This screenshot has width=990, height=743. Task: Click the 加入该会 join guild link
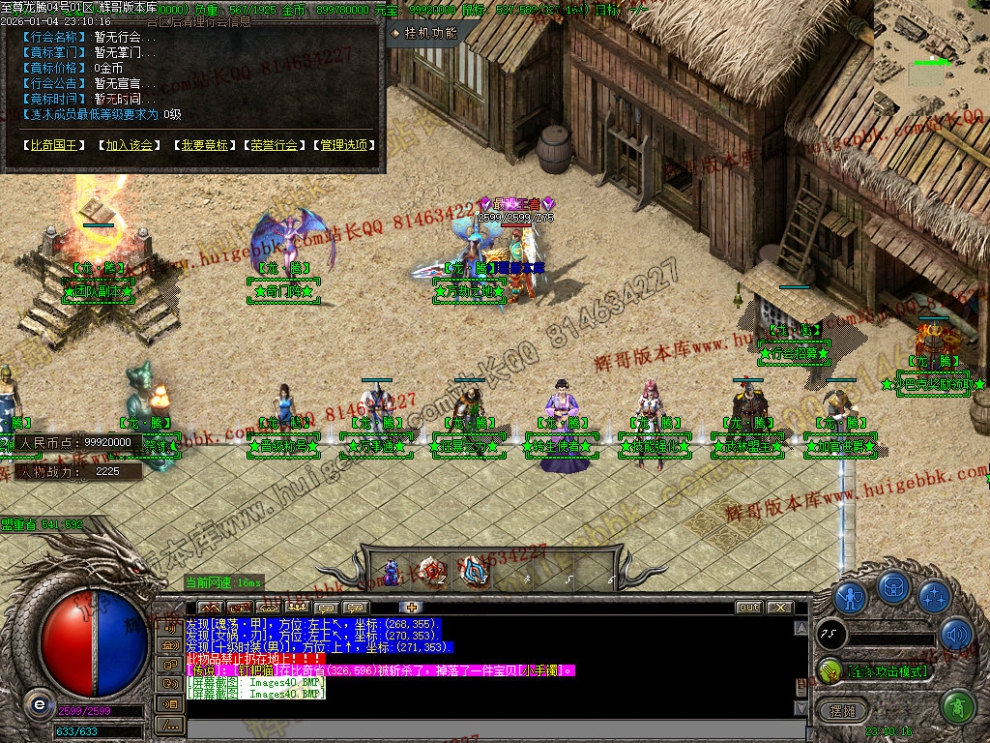[130, 145]
